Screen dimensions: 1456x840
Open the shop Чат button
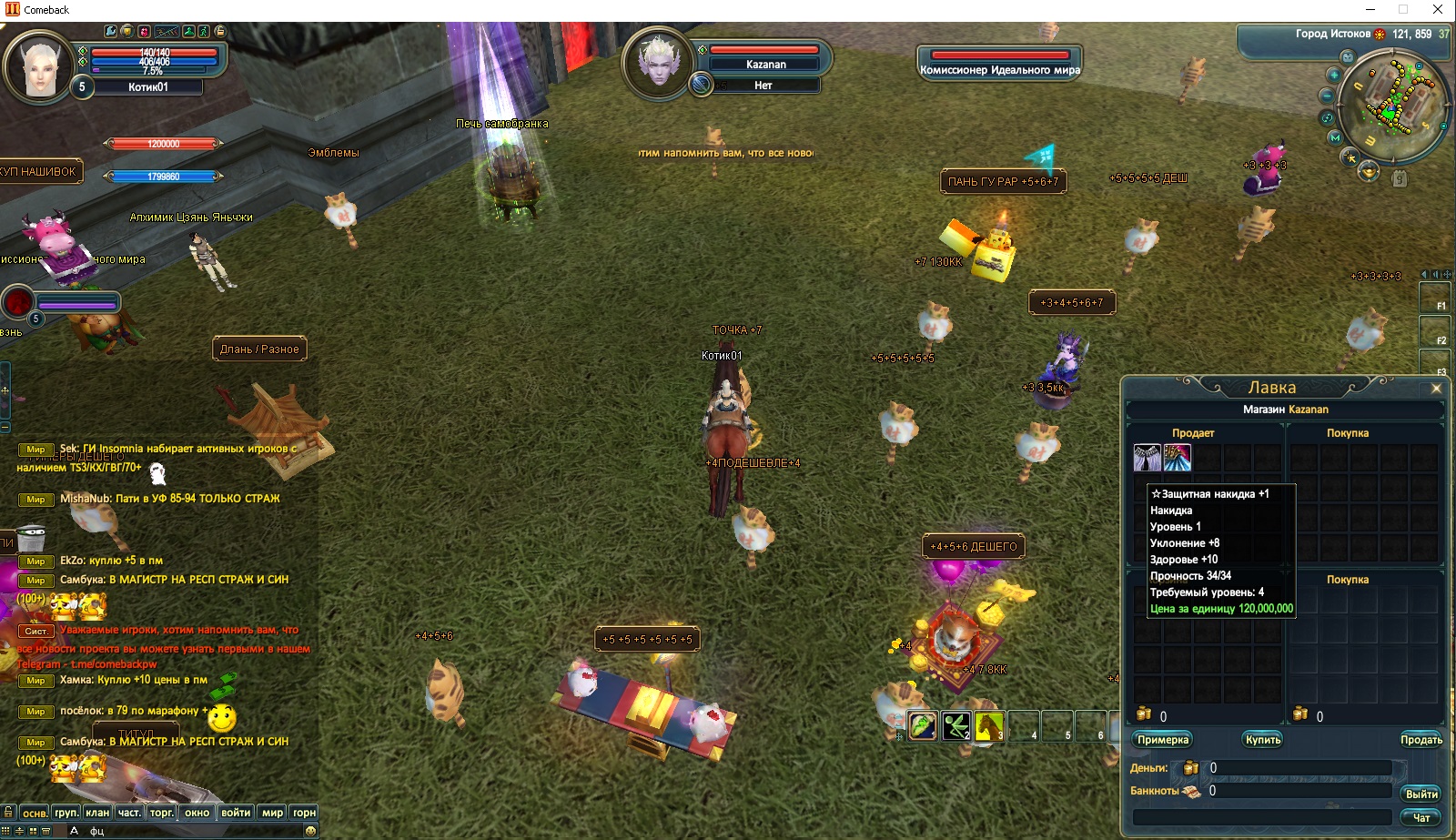(x=1421, y=817)
